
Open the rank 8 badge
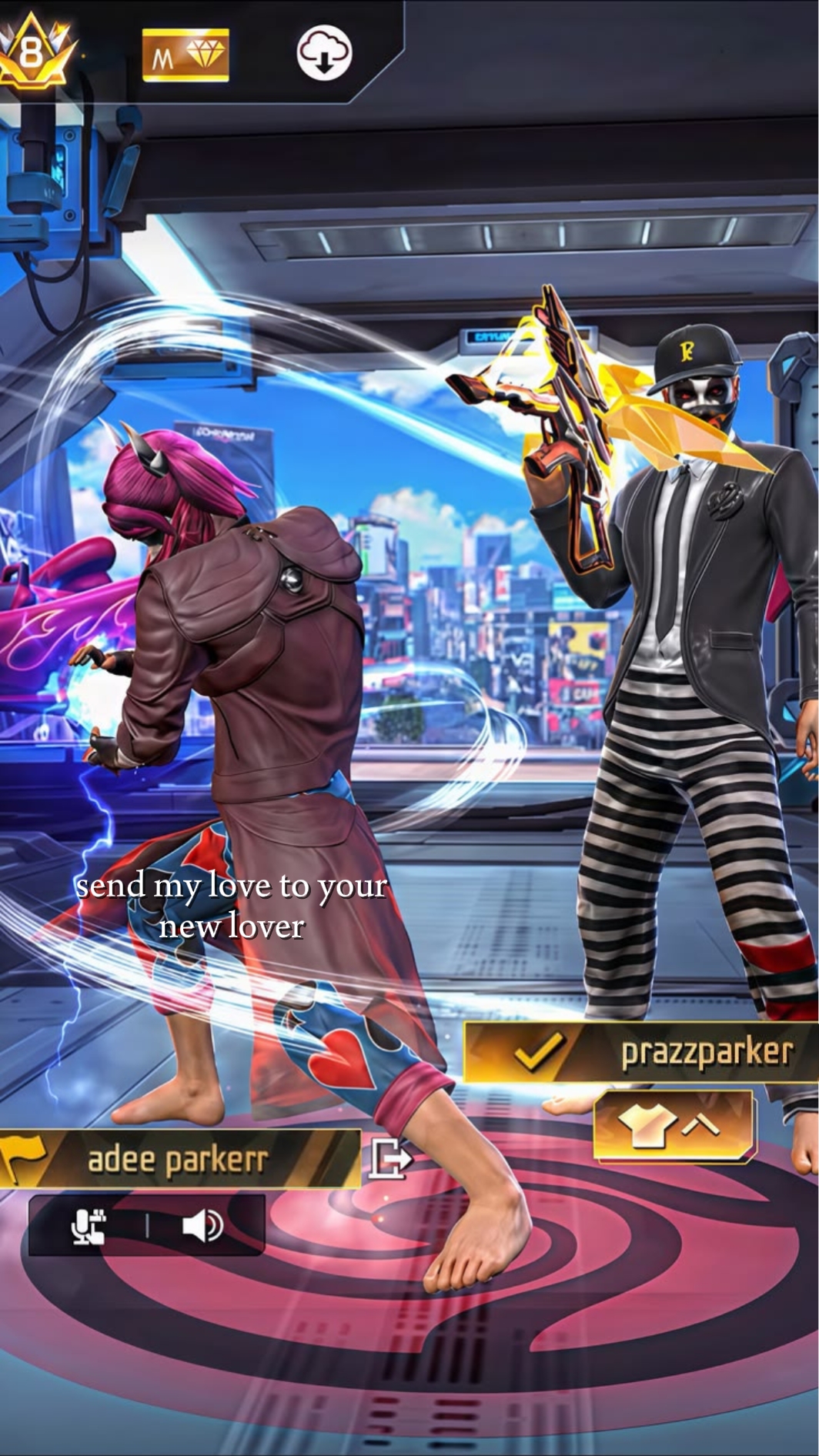(33, 52)
